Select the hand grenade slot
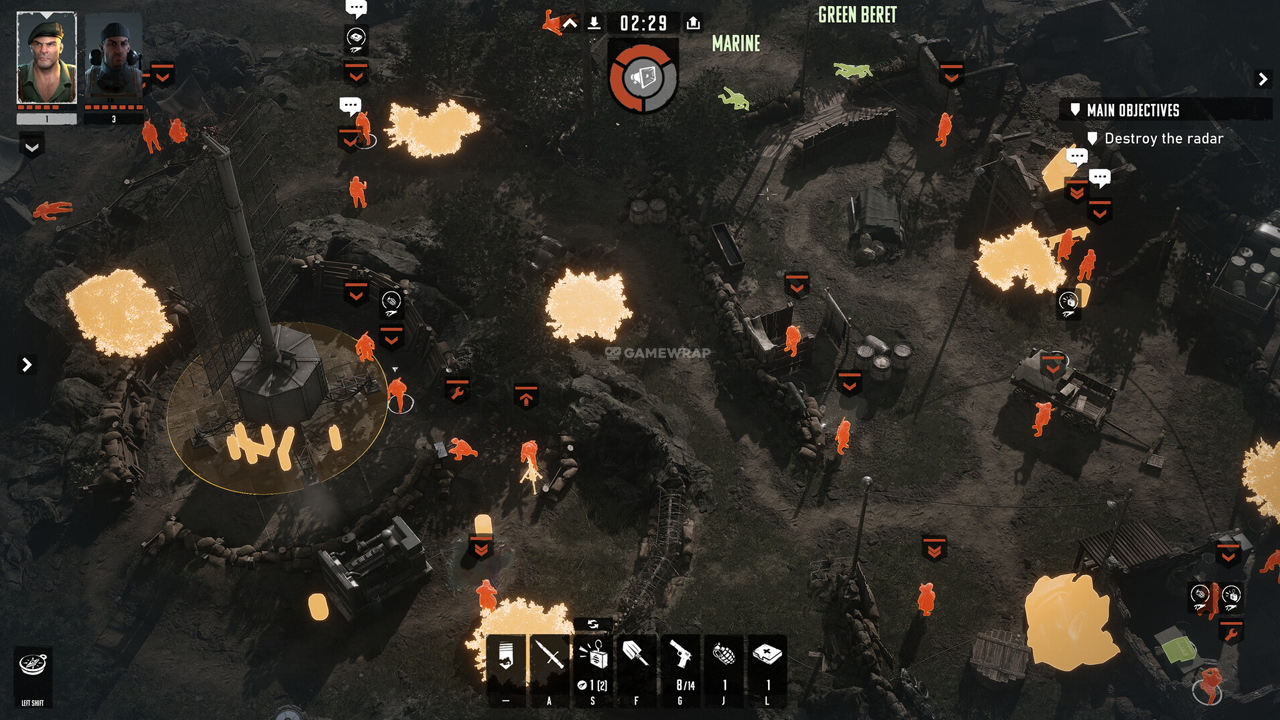The width and height of the screenshot is (1280, 720). tap(725, 659)
